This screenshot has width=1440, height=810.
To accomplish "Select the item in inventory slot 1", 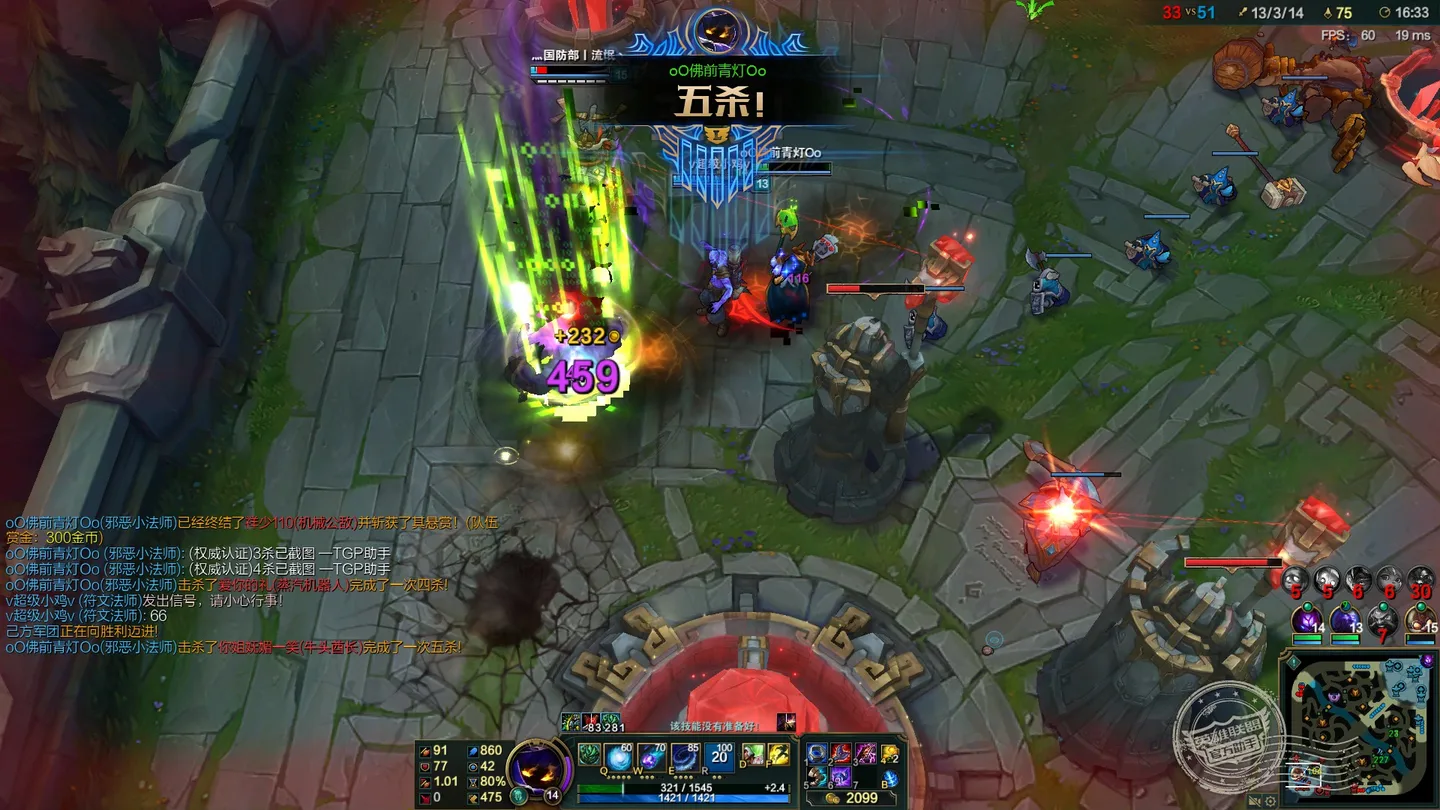I will tap(818, 754).
